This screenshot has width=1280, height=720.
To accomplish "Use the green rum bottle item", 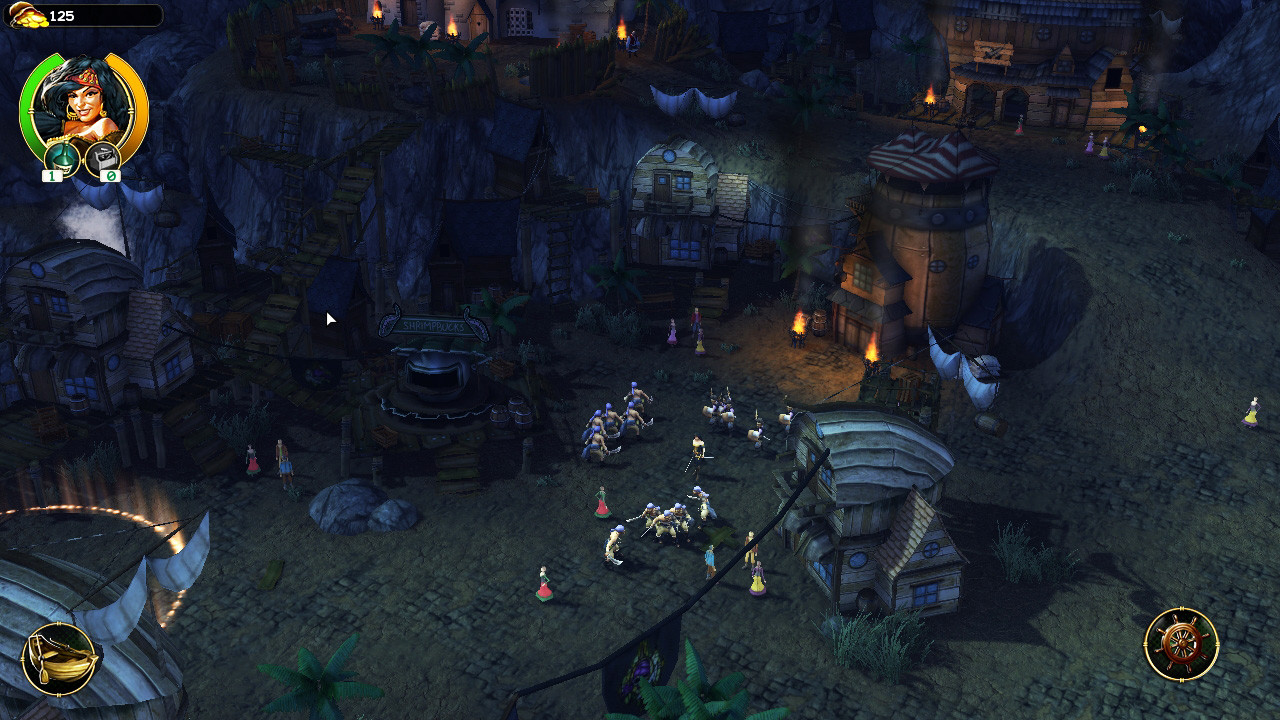I will coord(61,158).
